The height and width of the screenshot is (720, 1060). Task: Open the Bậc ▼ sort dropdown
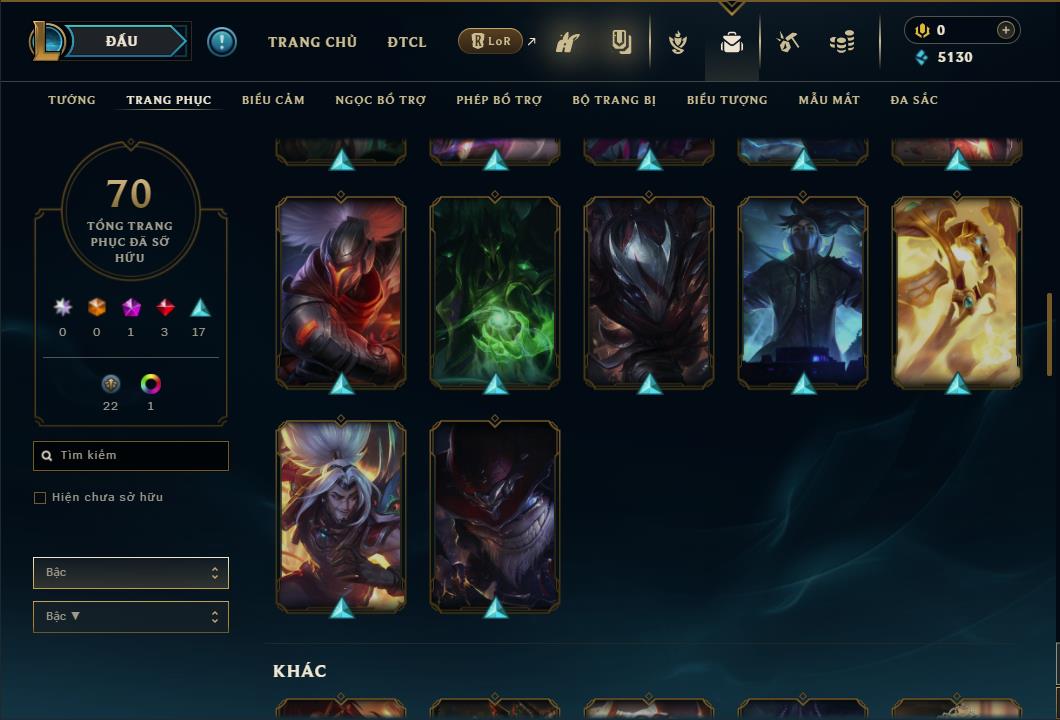(131, 617)
